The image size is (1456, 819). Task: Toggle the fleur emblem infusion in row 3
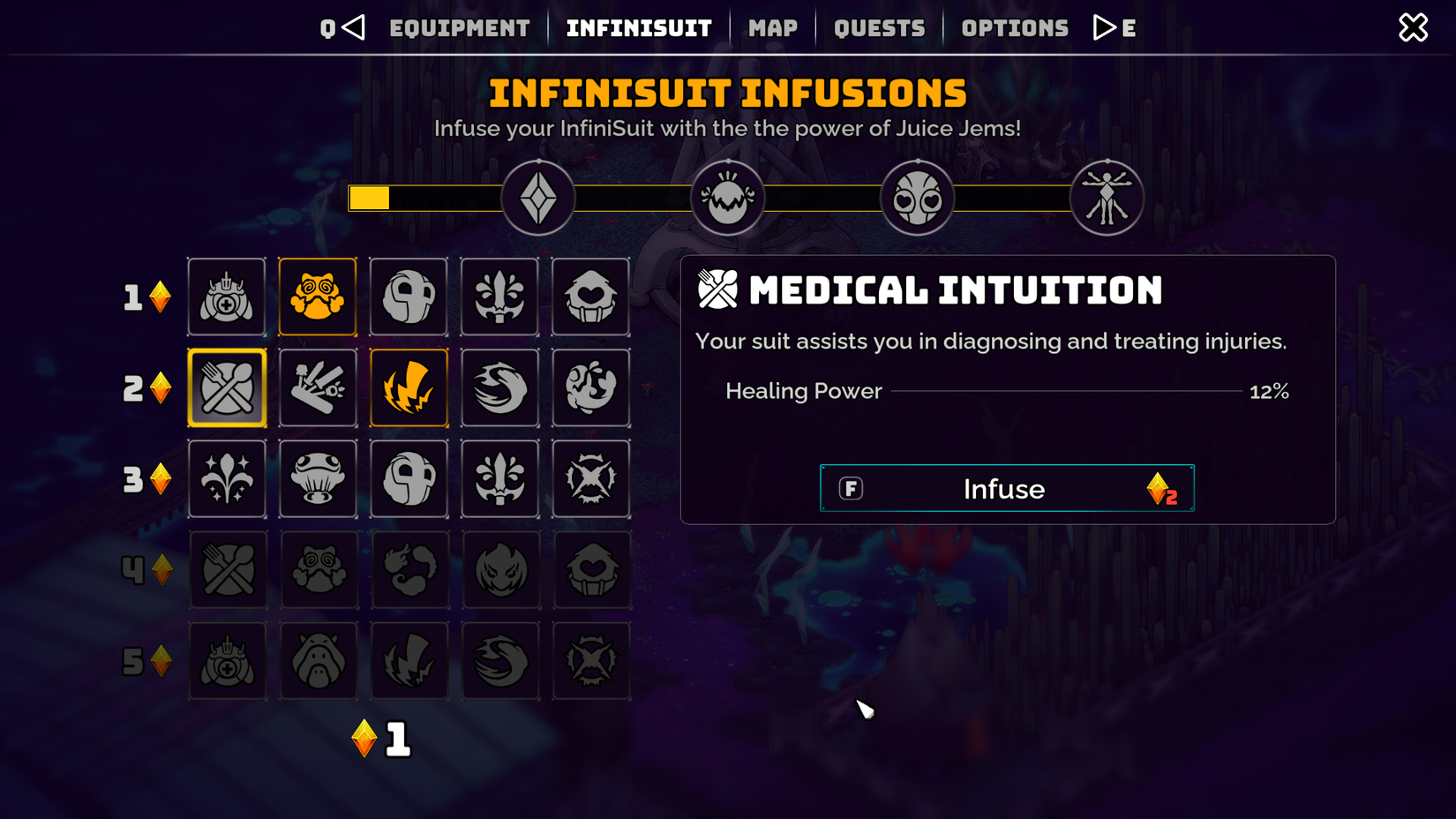point(499,478)
